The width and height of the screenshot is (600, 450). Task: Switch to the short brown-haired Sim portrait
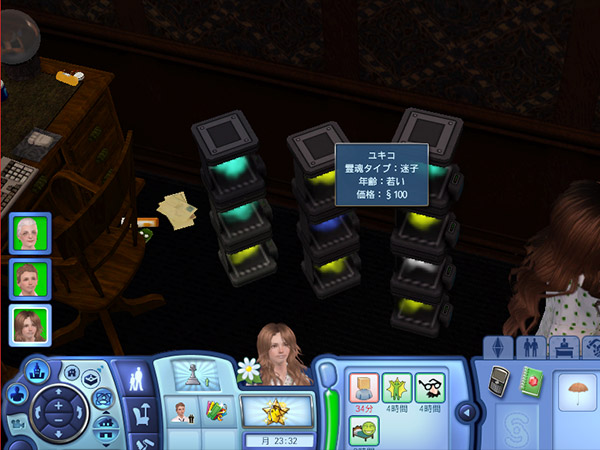27,279
